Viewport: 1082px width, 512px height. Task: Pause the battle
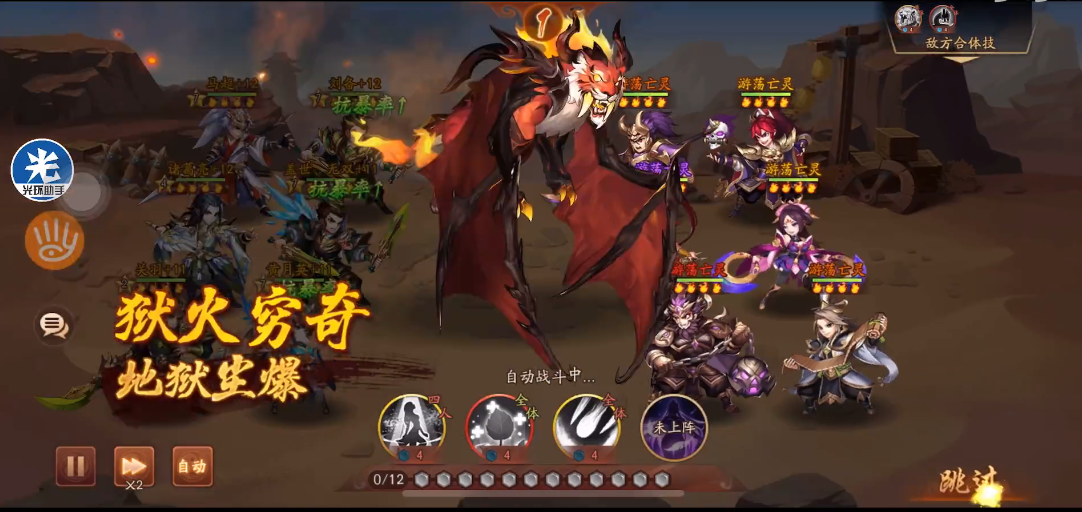(x=75, y=466)
